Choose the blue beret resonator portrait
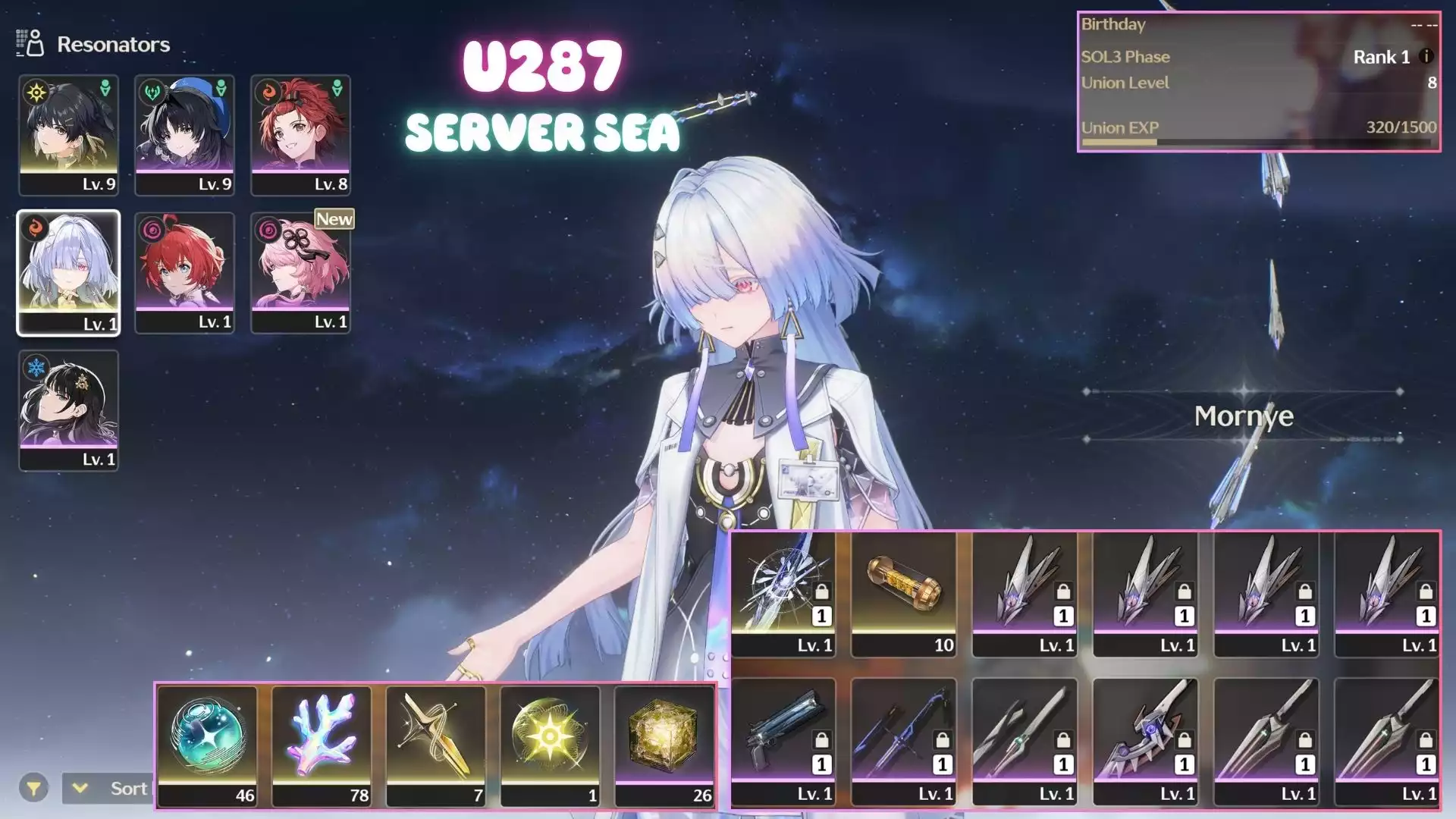1456x819 pixels. click(x=184, y=135)
